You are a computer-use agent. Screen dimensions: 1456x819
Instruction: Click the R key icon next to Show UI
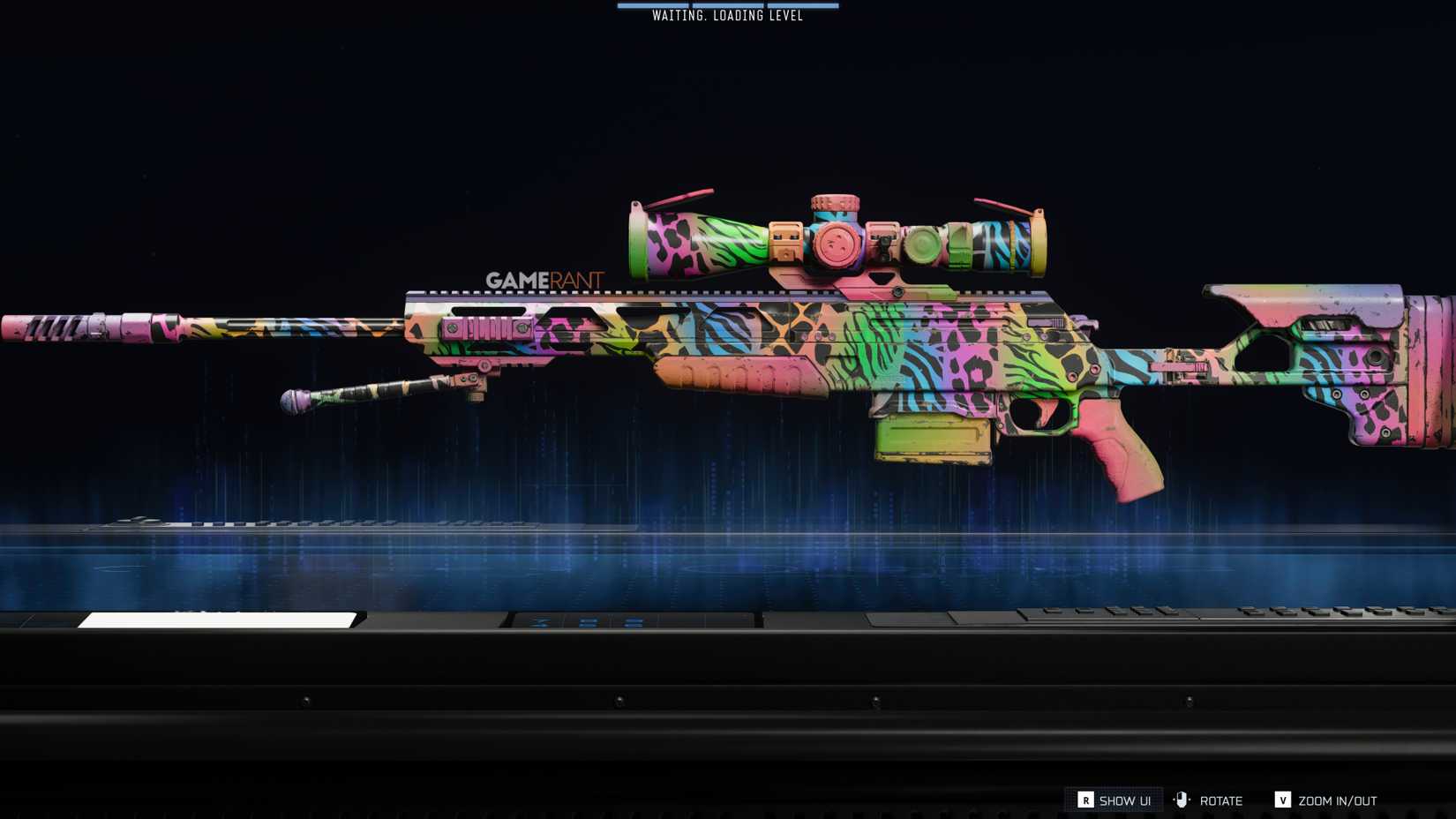(x=1086, y=800)
